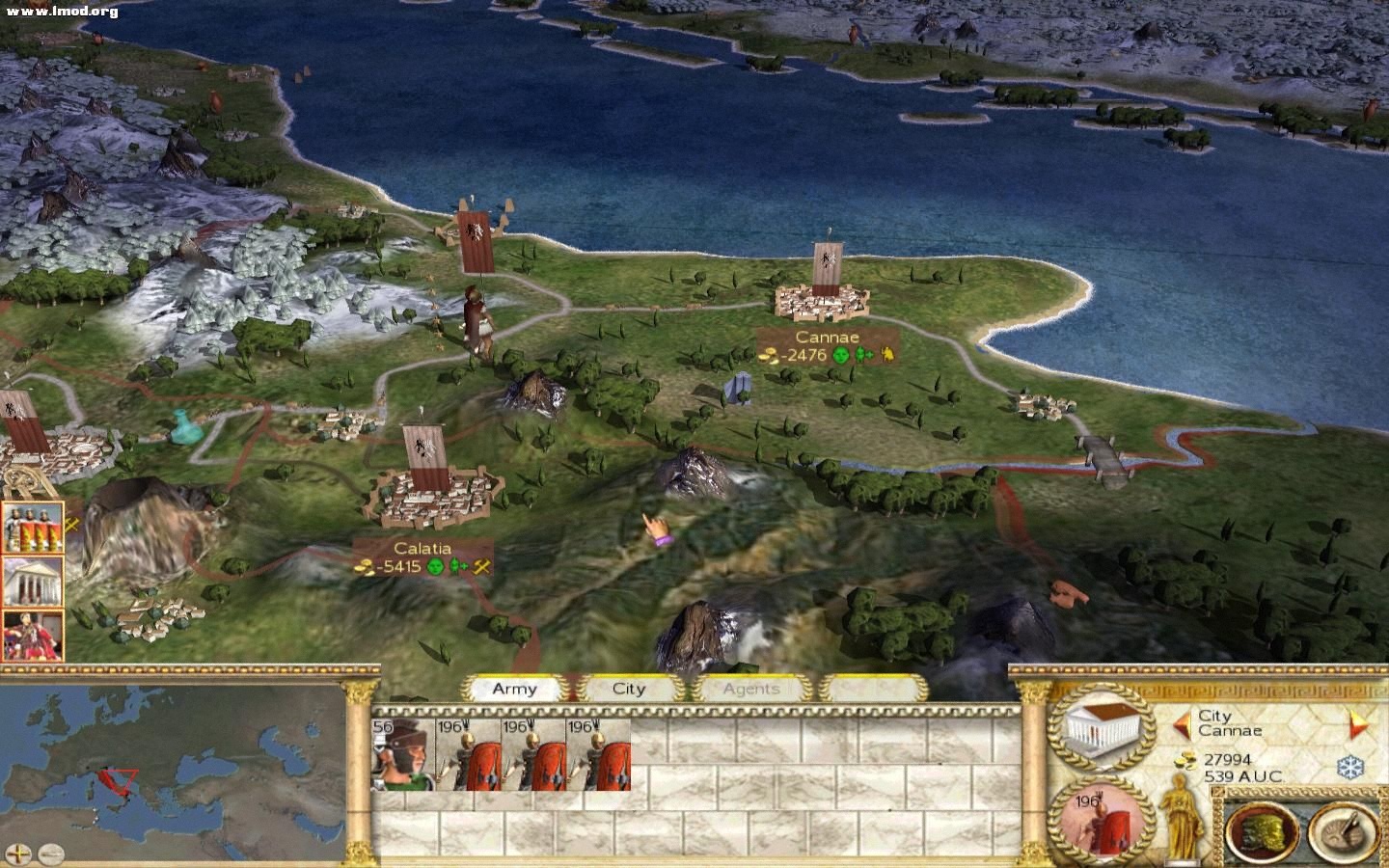The image size is (1389, 868).
Task: Open the red-robed figure event notification
Action: pyautogui.click(x=33, y=635)
